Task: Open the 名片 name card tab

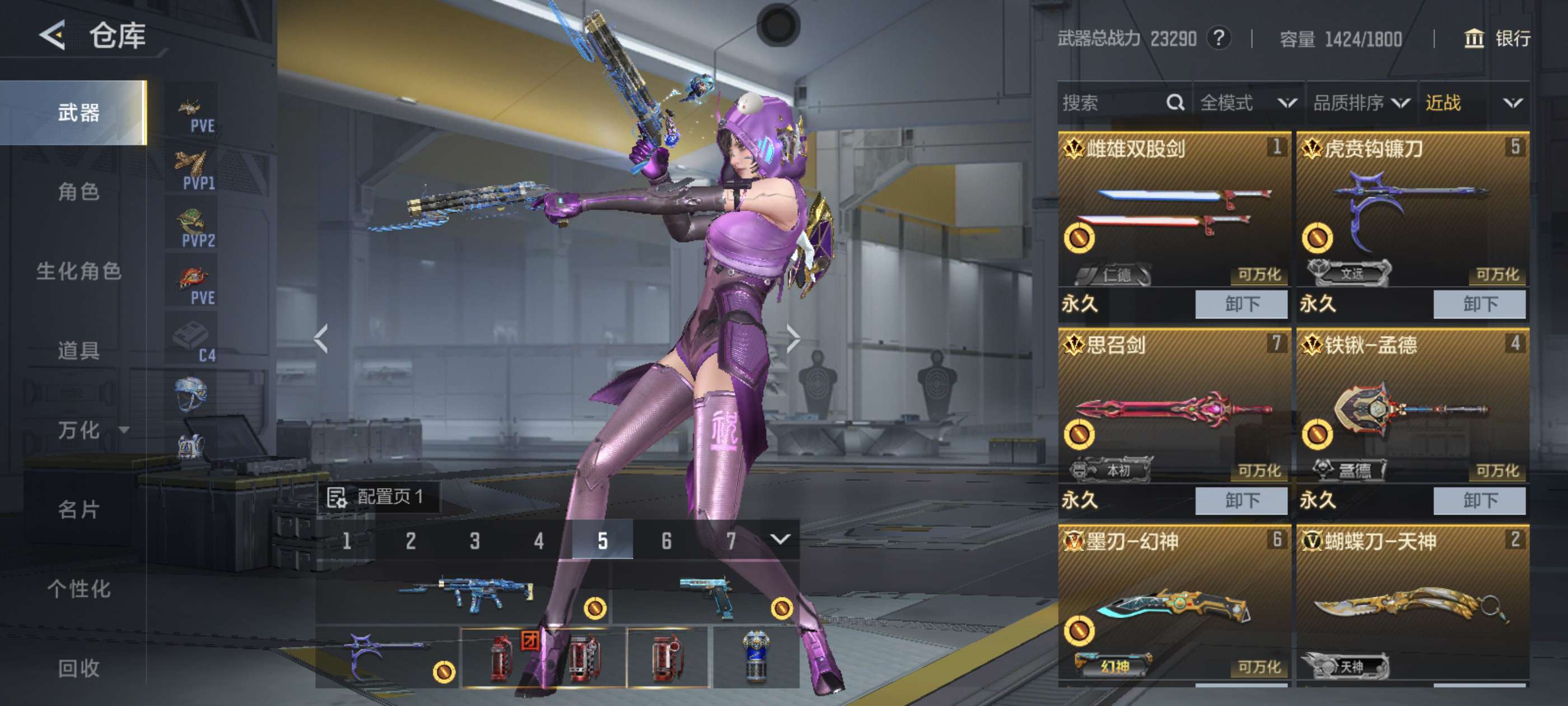Action: pos(78,509)
